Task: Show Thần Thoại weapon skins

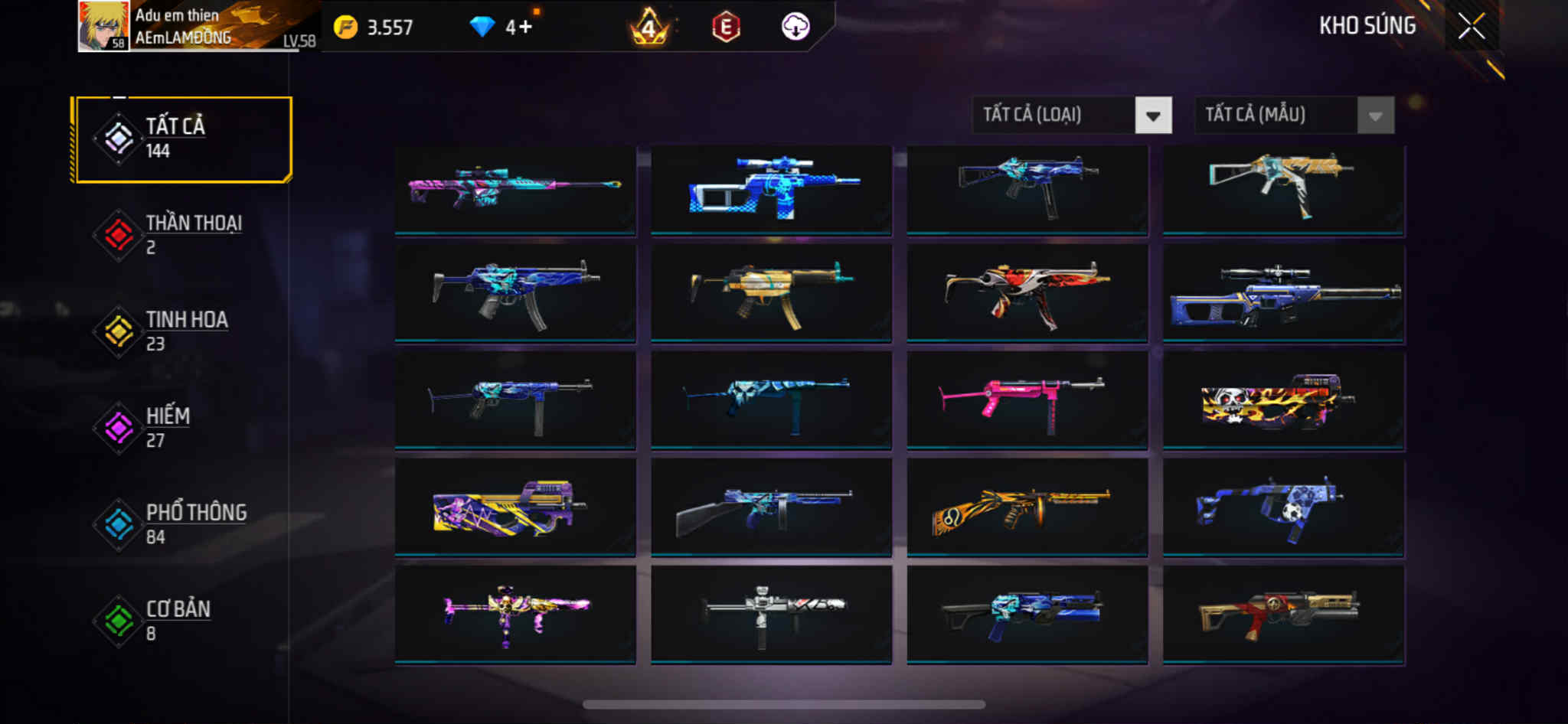Action: coord(182,234)
